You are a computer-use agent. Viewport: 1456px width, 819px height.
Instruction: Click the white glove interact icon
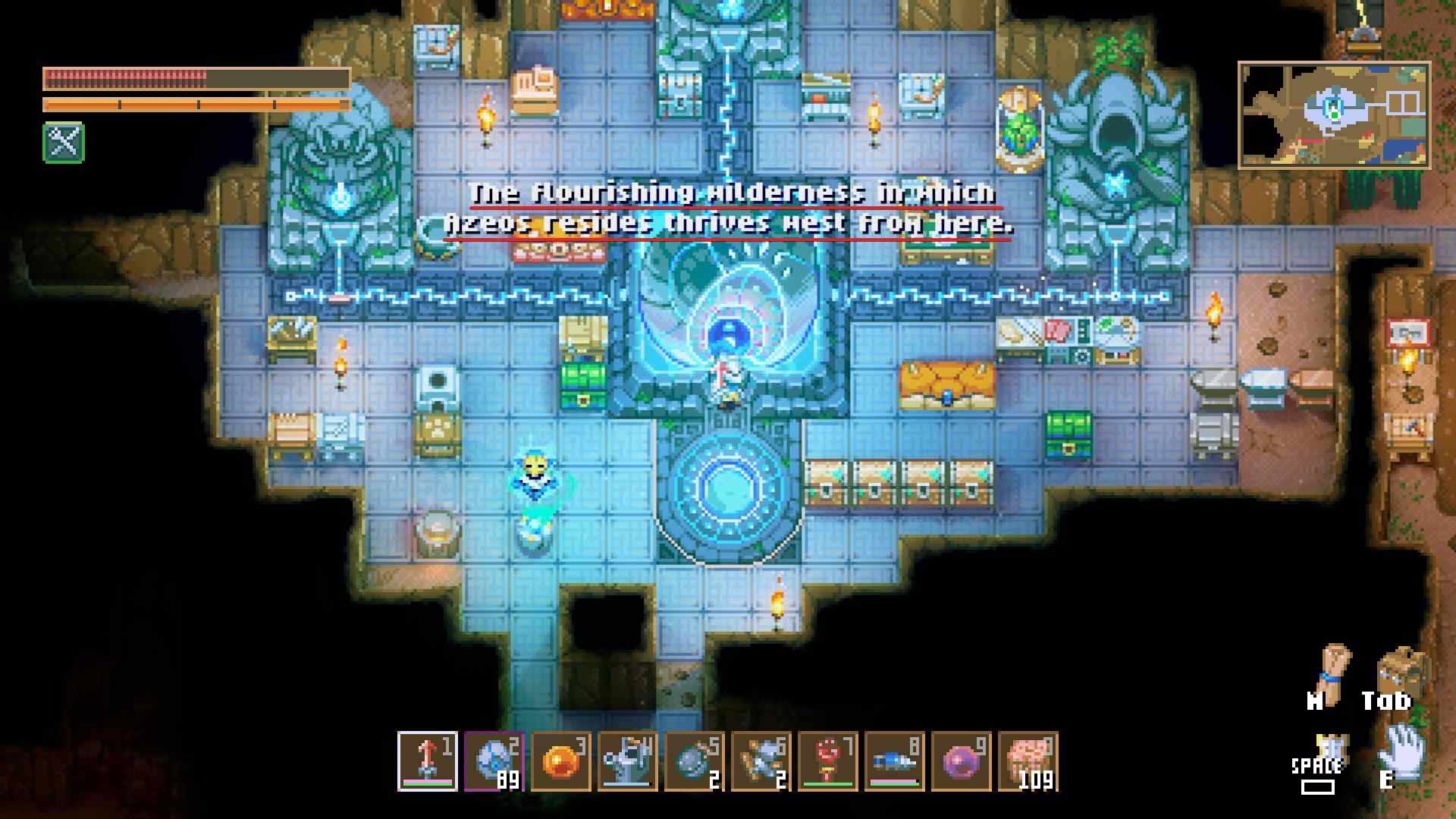(x=1401, y=751)
